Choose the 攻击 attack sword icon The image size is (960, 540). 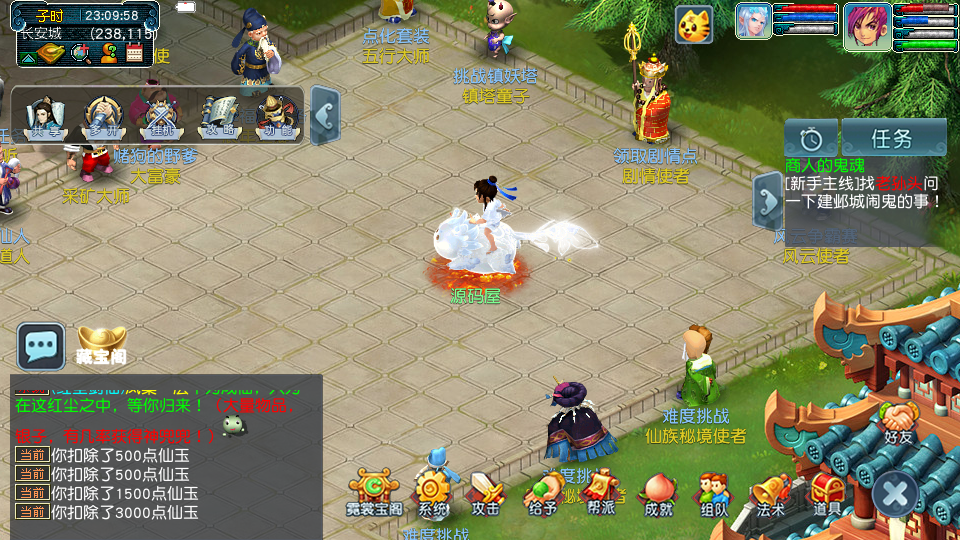tap(486, 492)
